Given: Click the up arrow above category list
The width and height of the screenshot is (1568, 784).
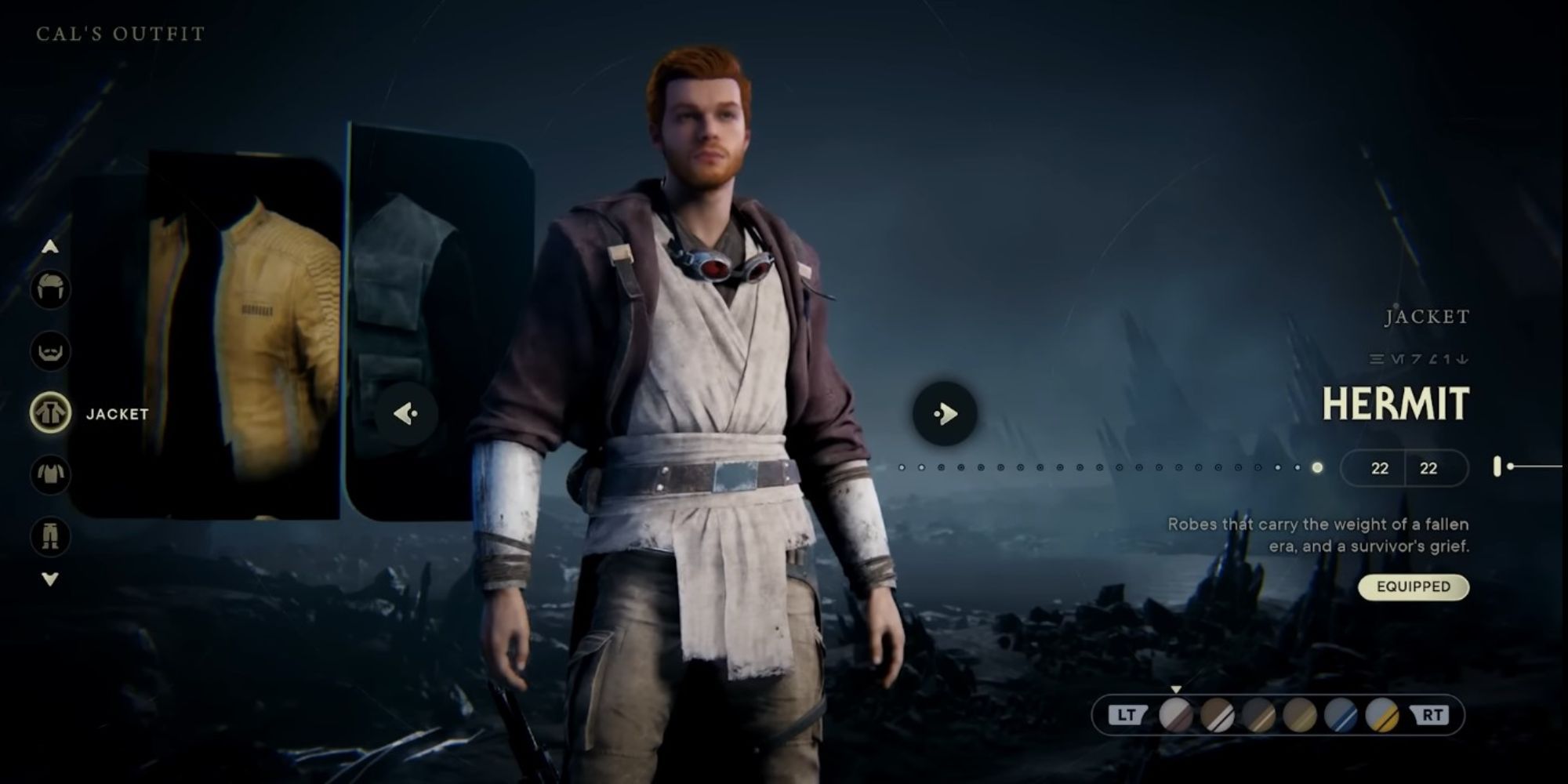Looking at the screenshot, I should pyautogui.click(x=50, y=246).
